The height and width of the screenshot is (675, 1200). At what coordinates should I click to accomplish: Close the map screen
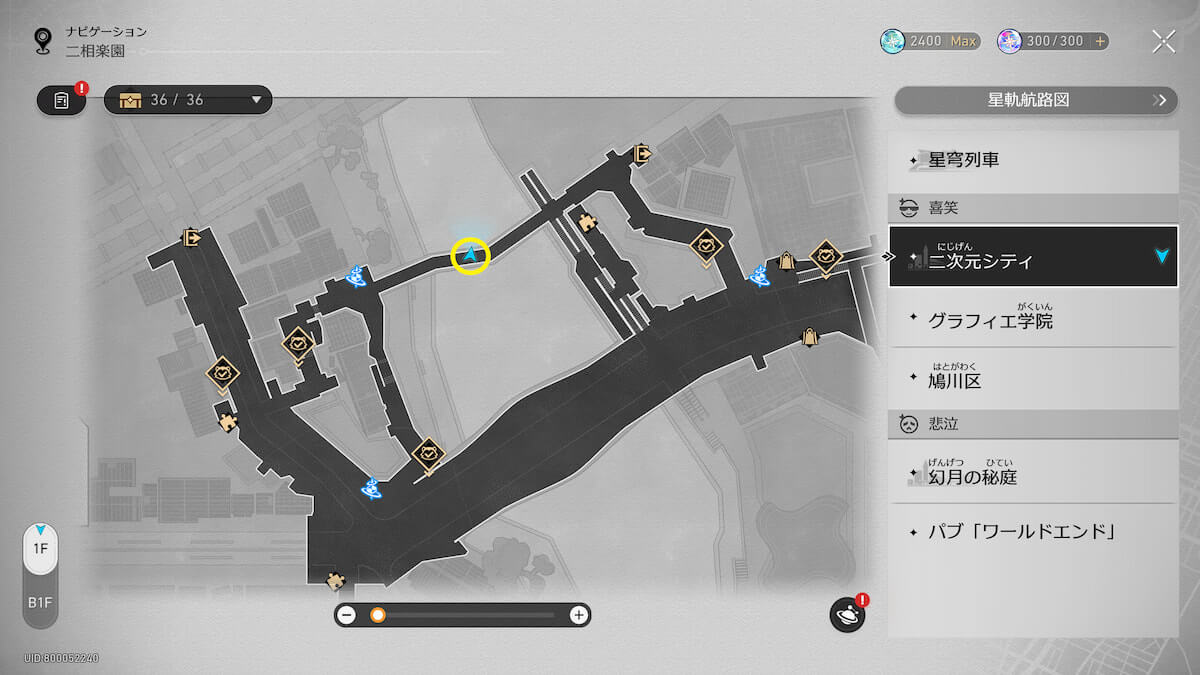pyautogui.click(x=1163, y=41)
